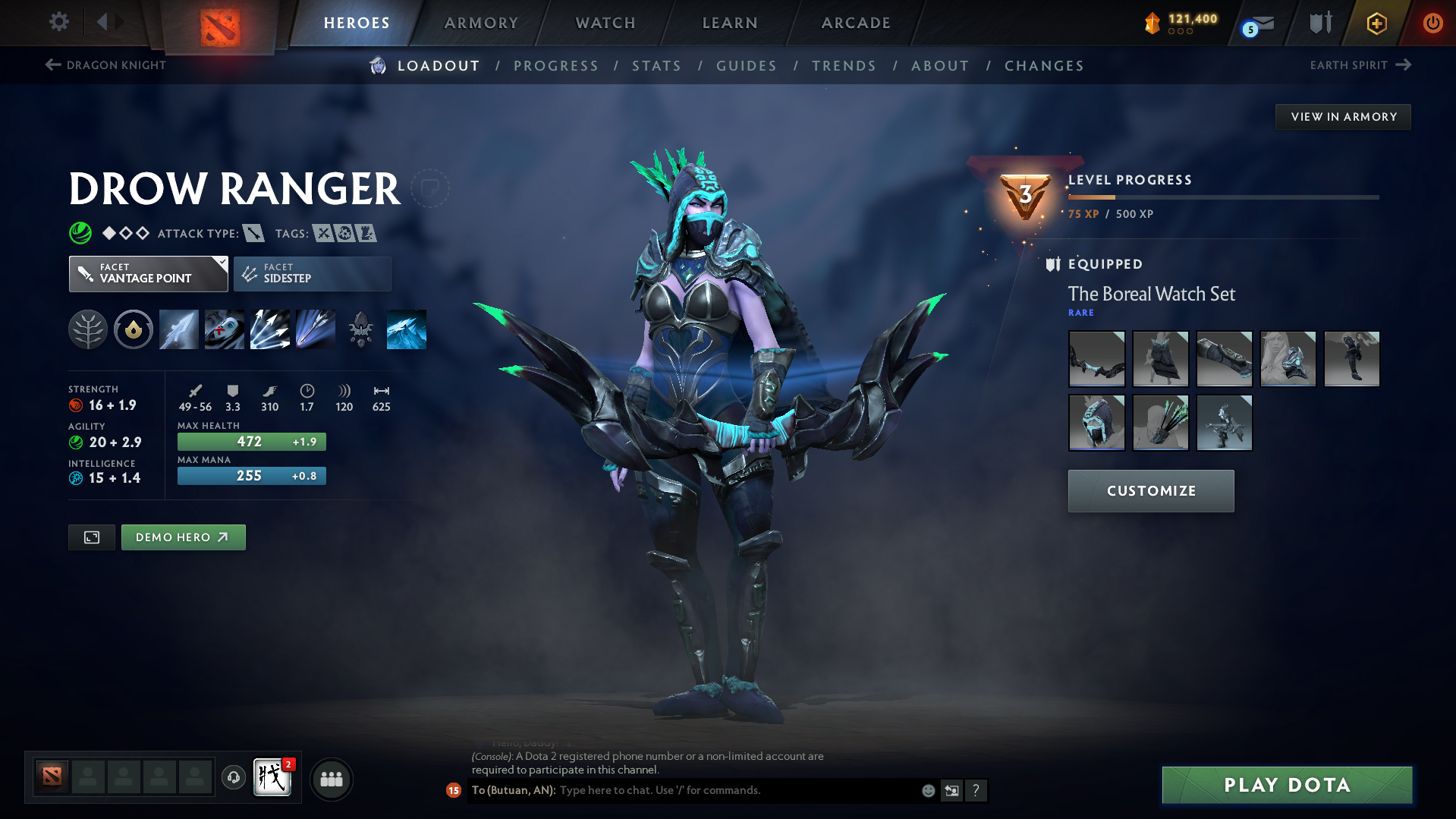
Task: Click the Level Progress XP bar
Action: [x=1222, y=197]
